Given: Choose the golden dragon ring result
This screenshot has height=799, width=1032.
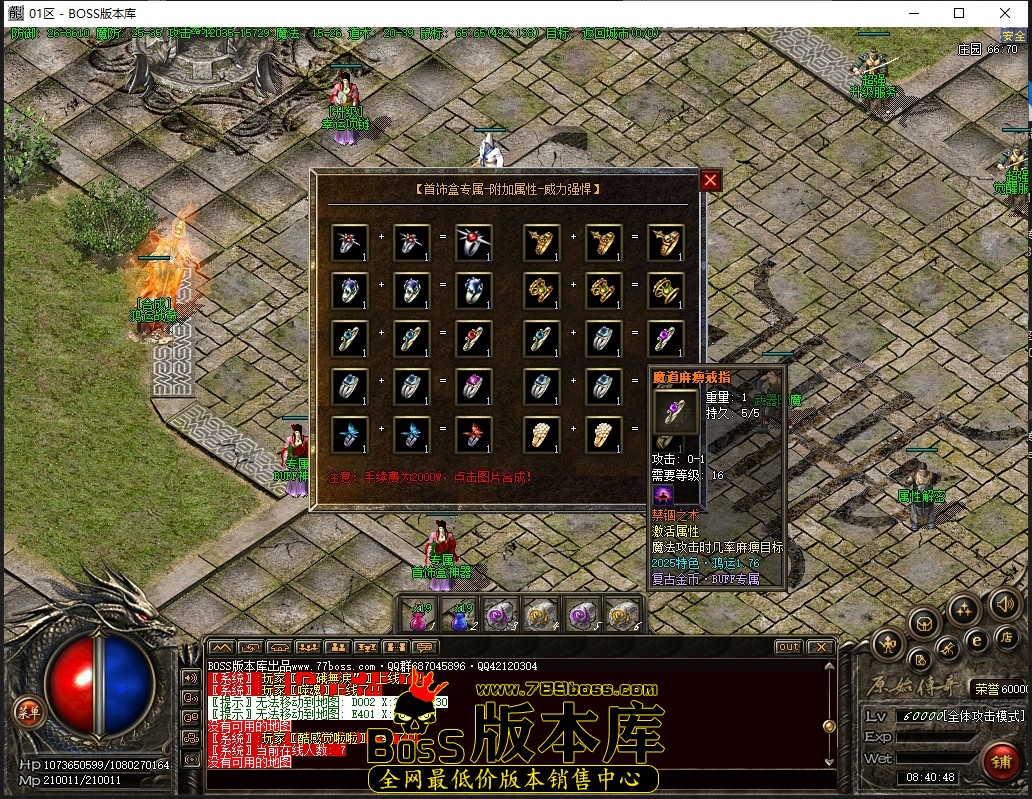Looking at the screenshot, I should (x=665, y=242).
